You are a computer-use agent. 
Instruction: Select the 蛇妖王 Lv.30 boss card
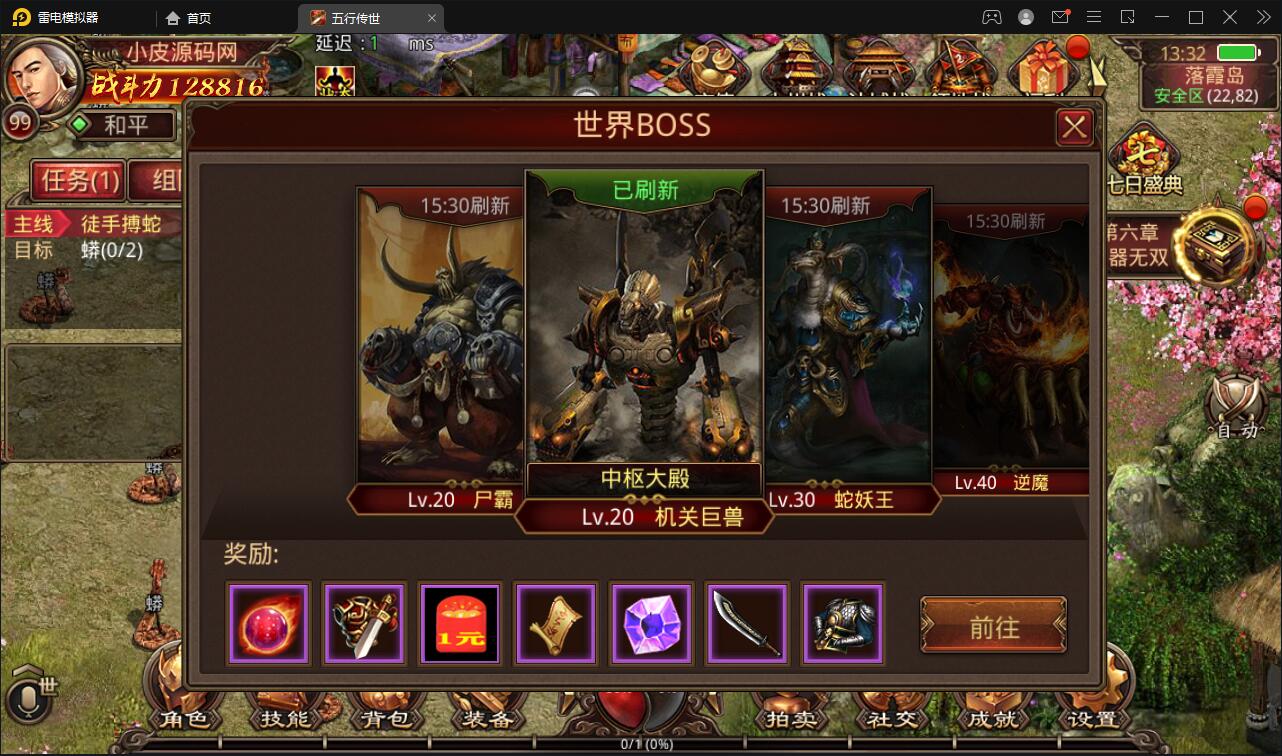tap(849, 340)
